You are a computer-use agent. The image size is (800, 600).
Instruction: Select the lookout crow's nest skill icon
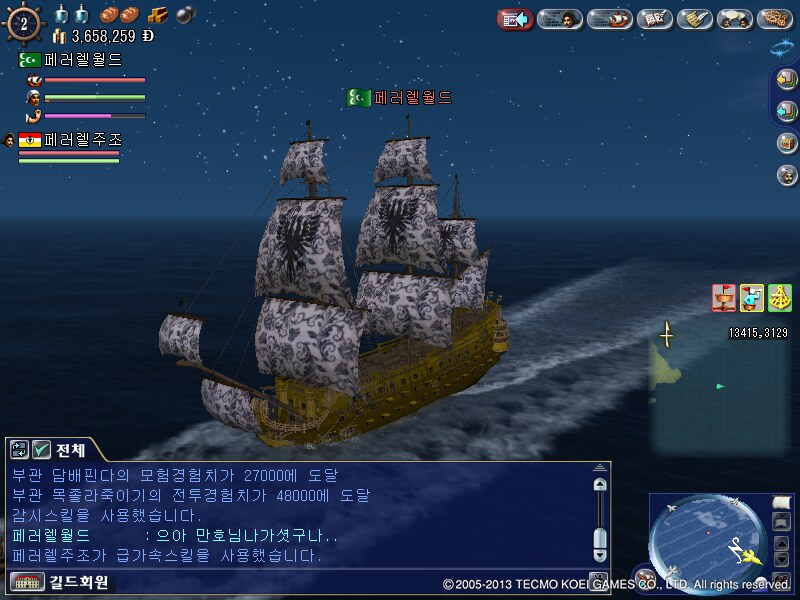click(723, 298)
